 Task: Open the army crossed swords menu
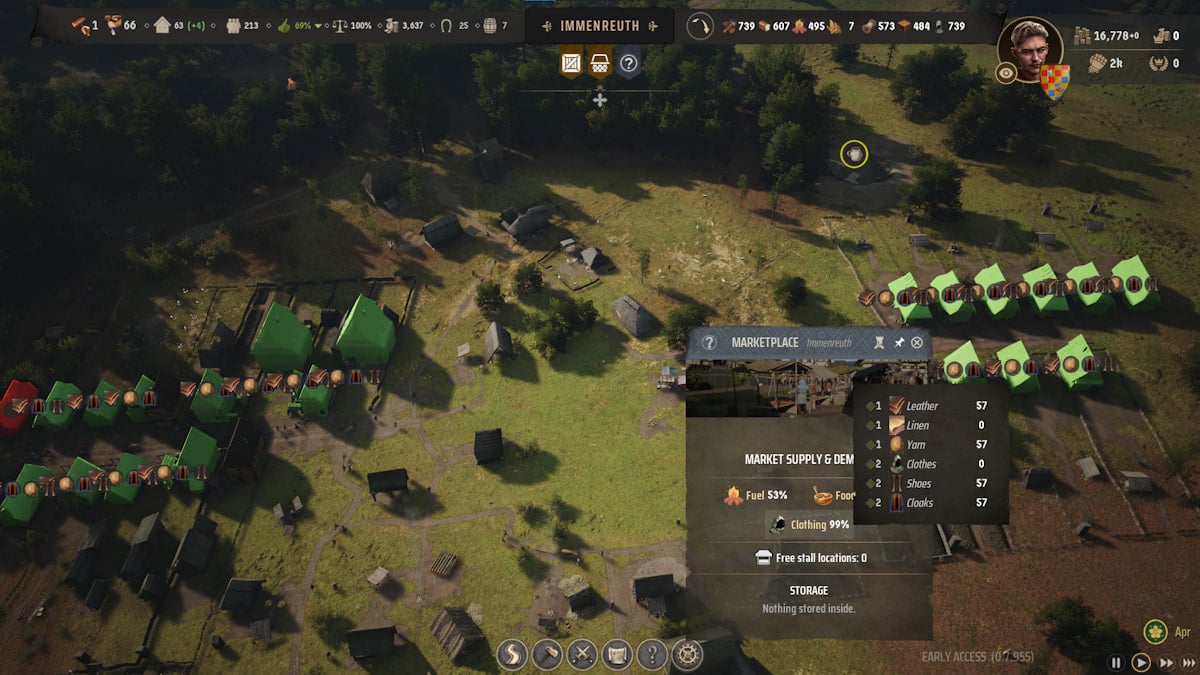point(583,655)
